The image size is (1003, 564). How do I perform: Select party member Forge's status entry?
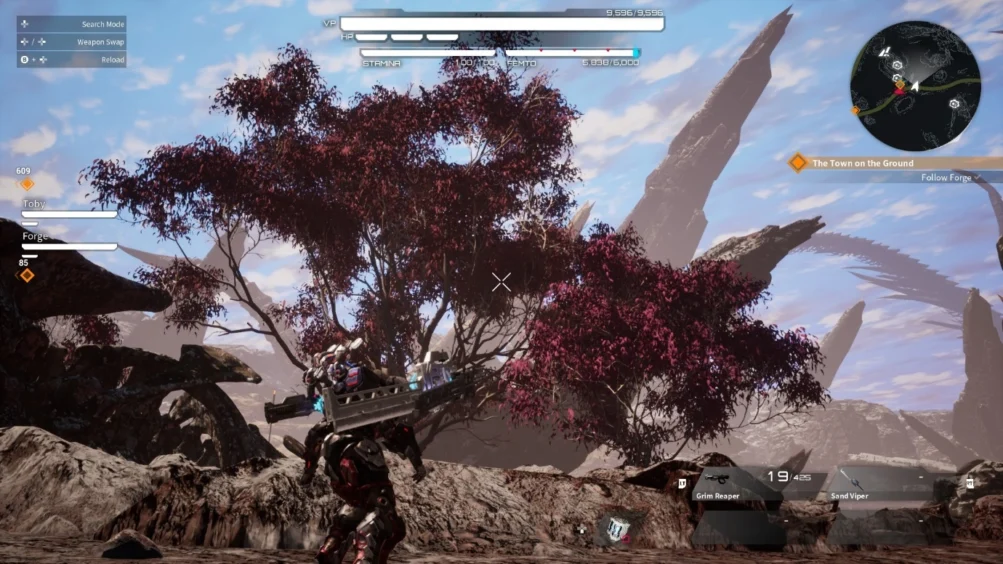pyautogui.click(x=68, y=241)
